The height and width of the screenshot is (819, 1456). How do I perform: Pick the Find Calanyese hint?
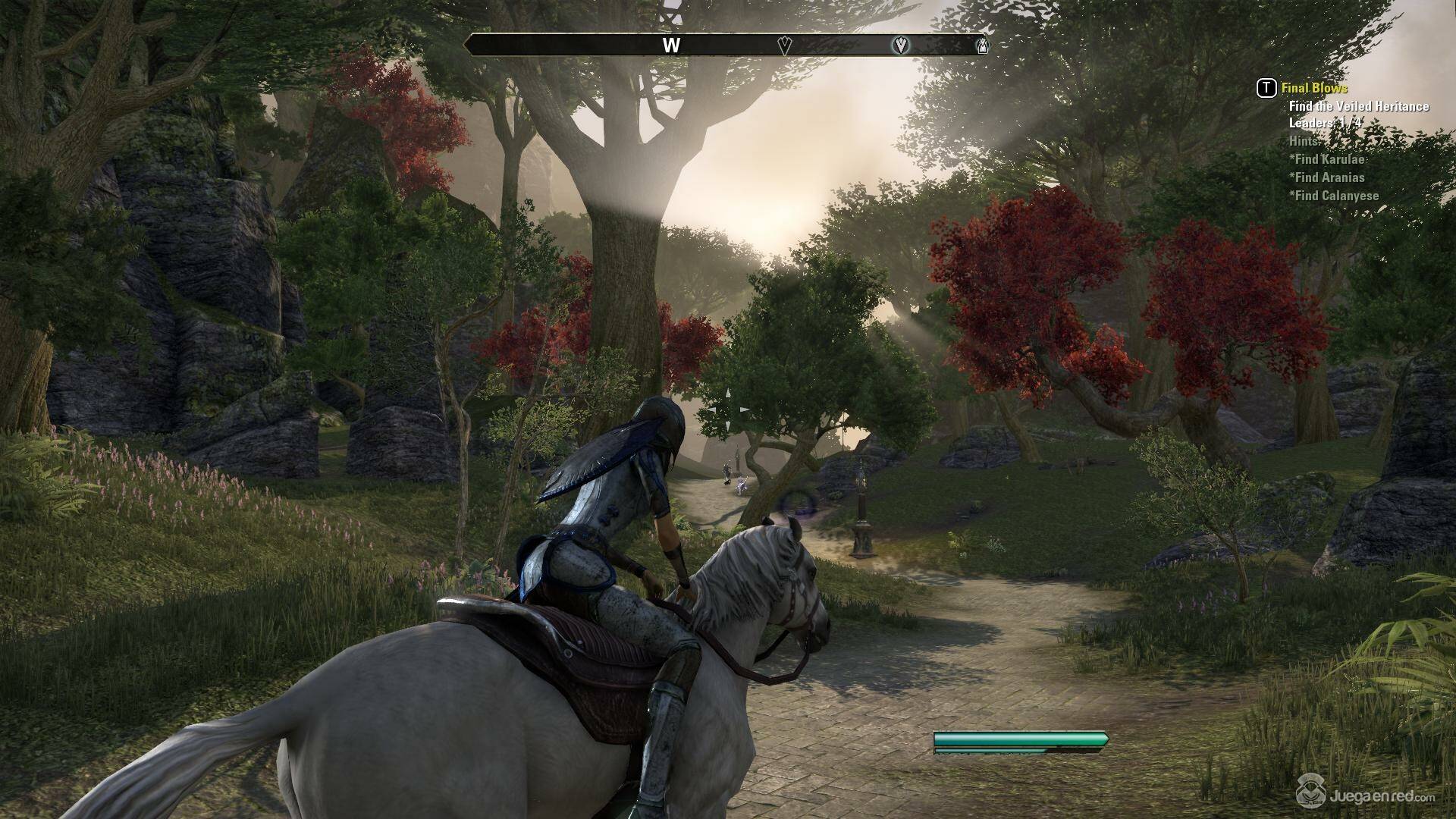[1334, 196]
